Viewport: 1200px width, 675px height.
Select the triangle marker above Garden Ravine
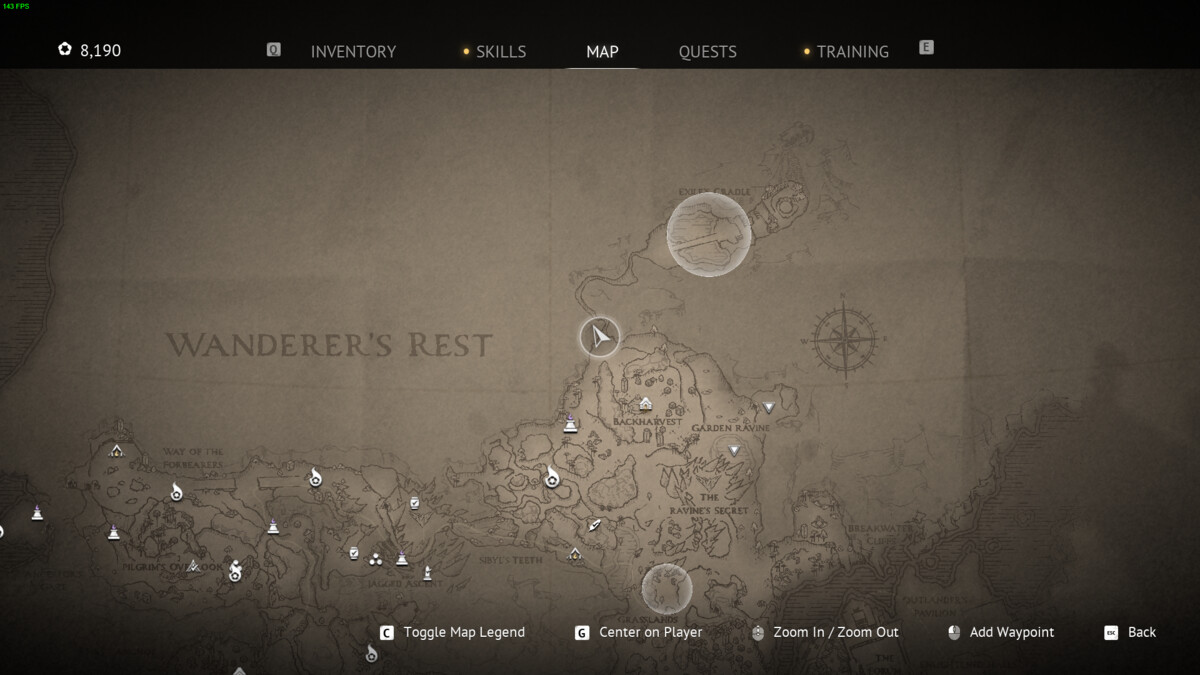coord(768,407)
